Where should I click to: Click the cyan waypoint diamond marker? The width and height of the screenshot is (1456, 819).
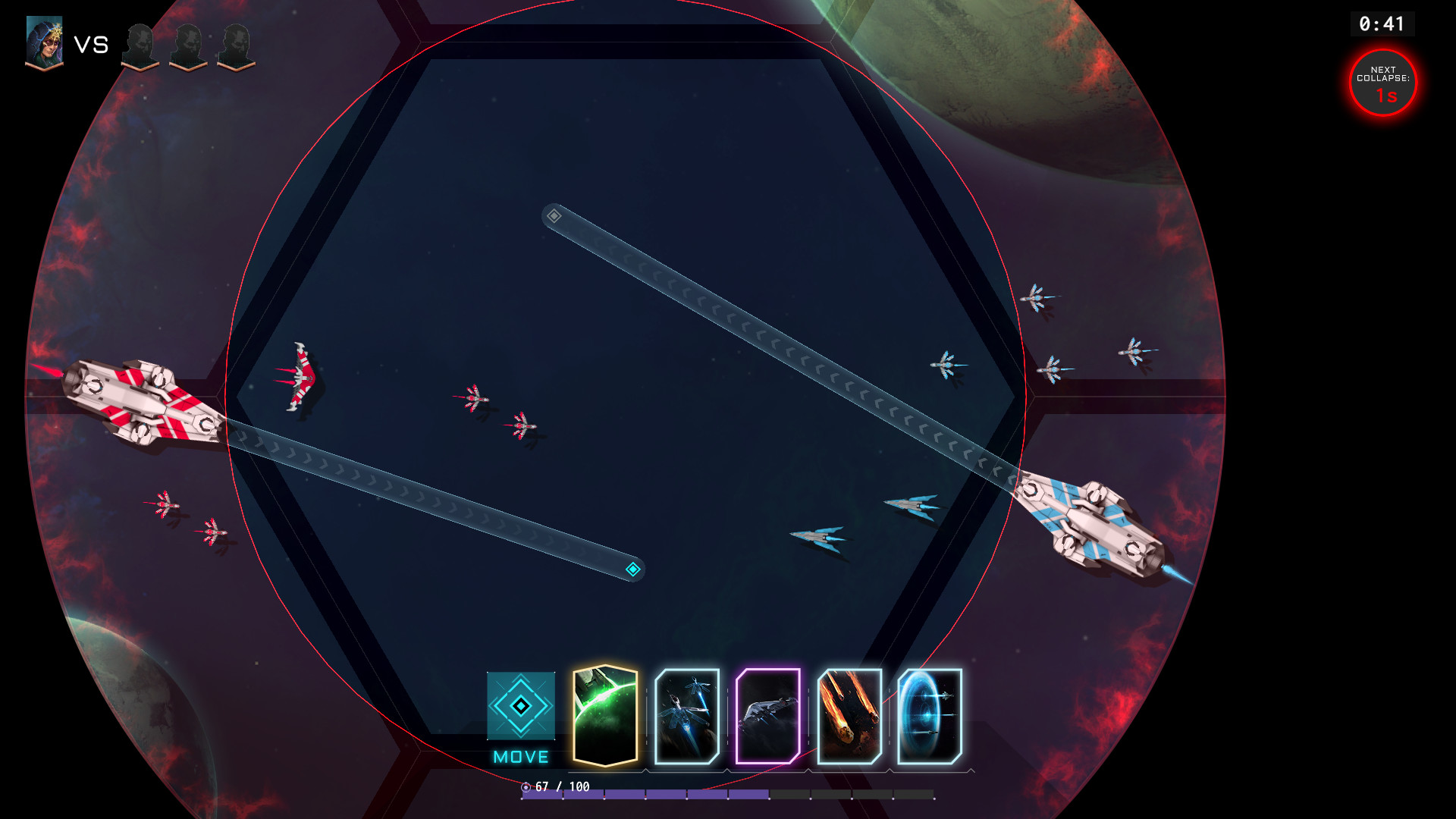click(x=633, y=570)
